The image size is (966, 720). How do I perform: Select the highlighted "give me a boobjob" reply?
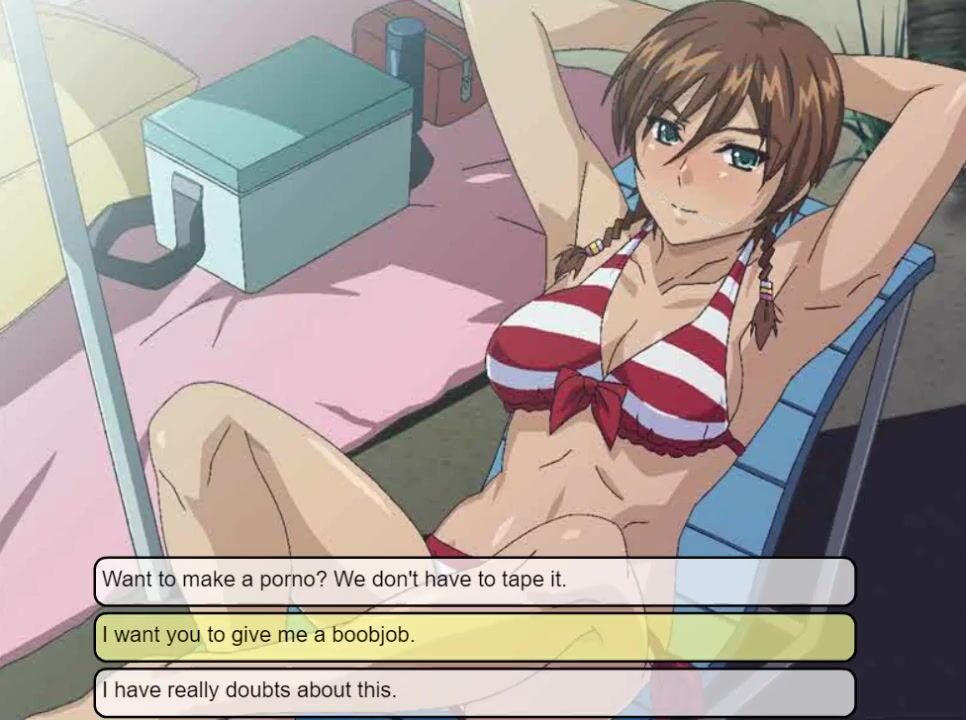coord(475,636)
